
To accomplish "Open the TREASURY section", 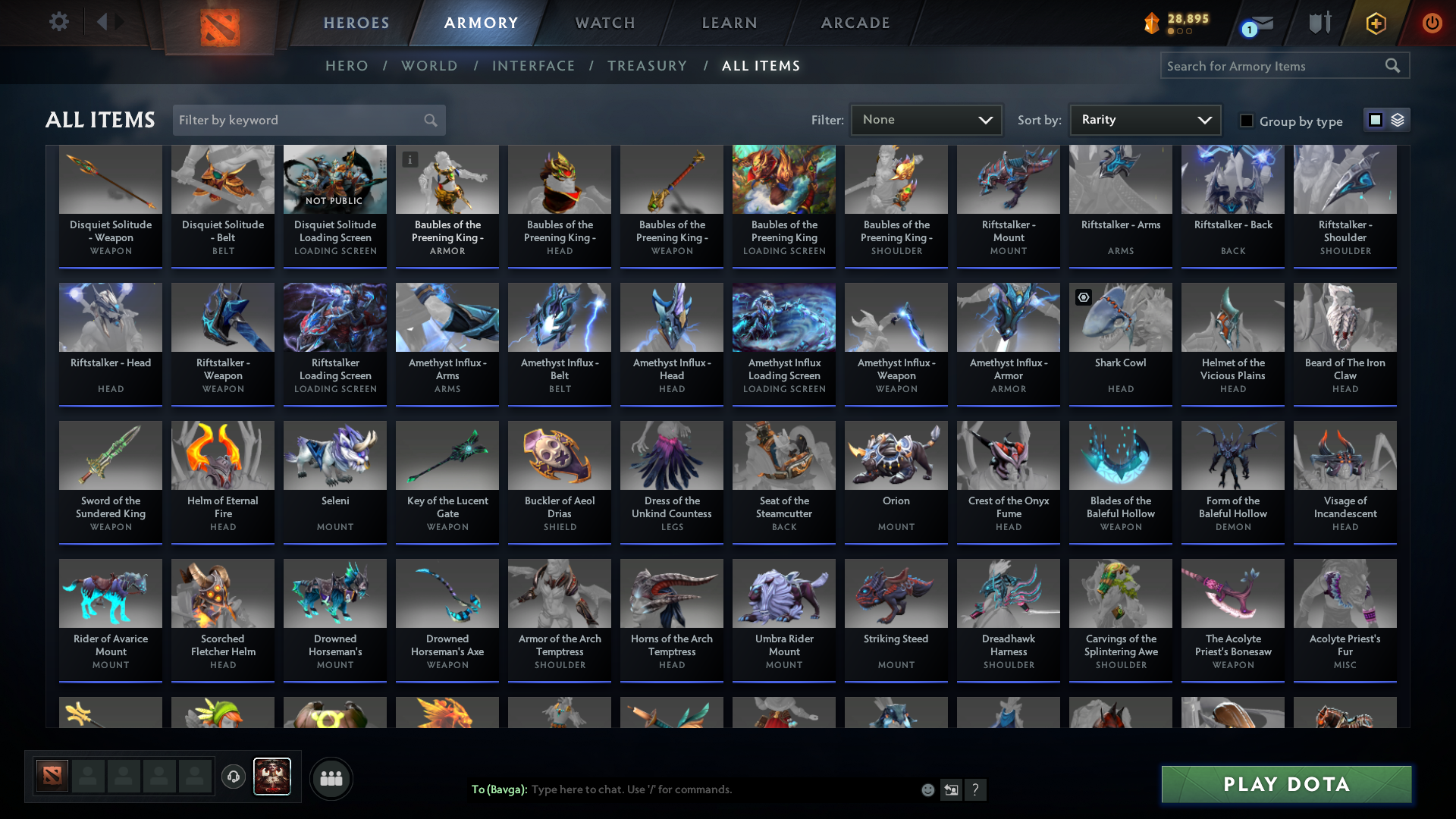I will click(647, 66).
